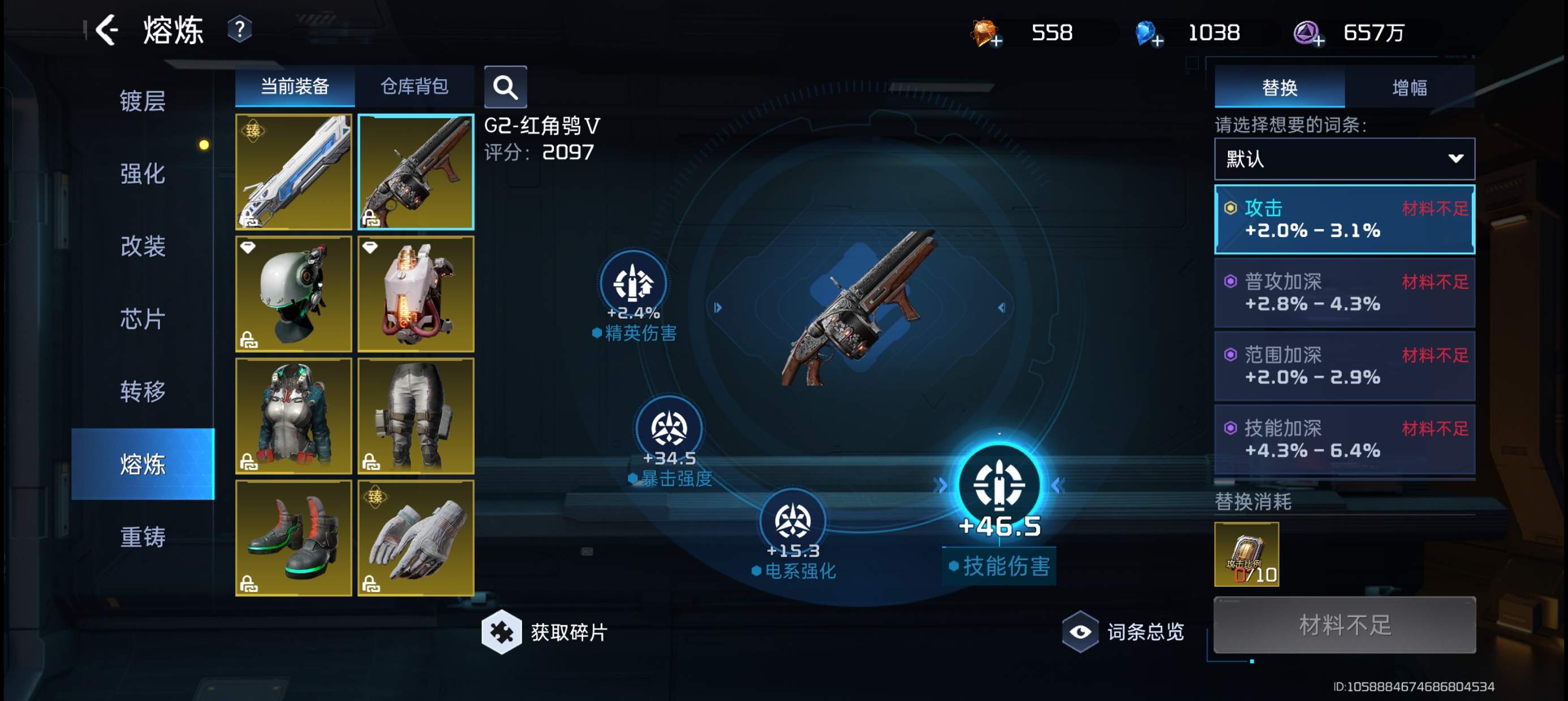The width and height of the screenshot is (1568, 701).
Task: Open the 强化 menu entry
Action: (x=143, y=174)
